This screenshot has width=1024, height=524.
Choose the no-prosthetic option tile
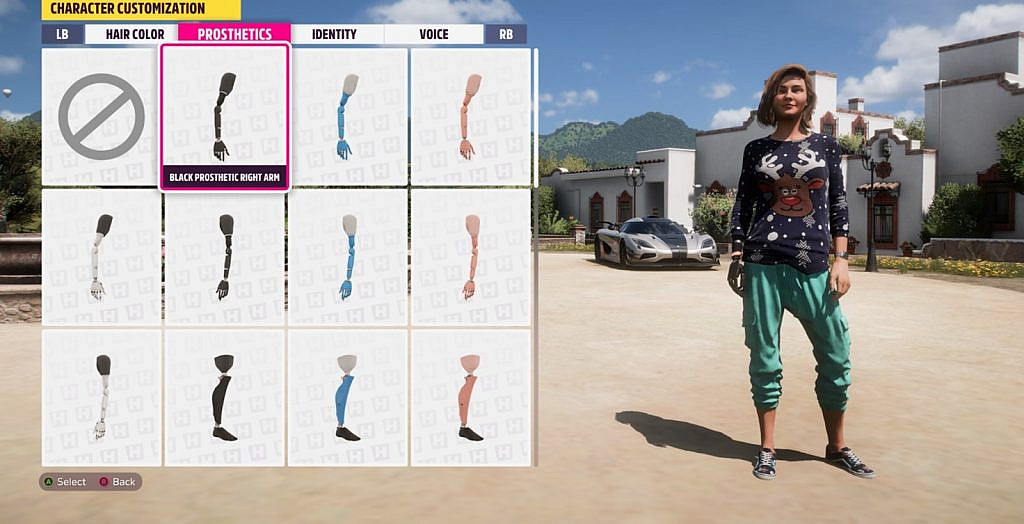(101, 117)
